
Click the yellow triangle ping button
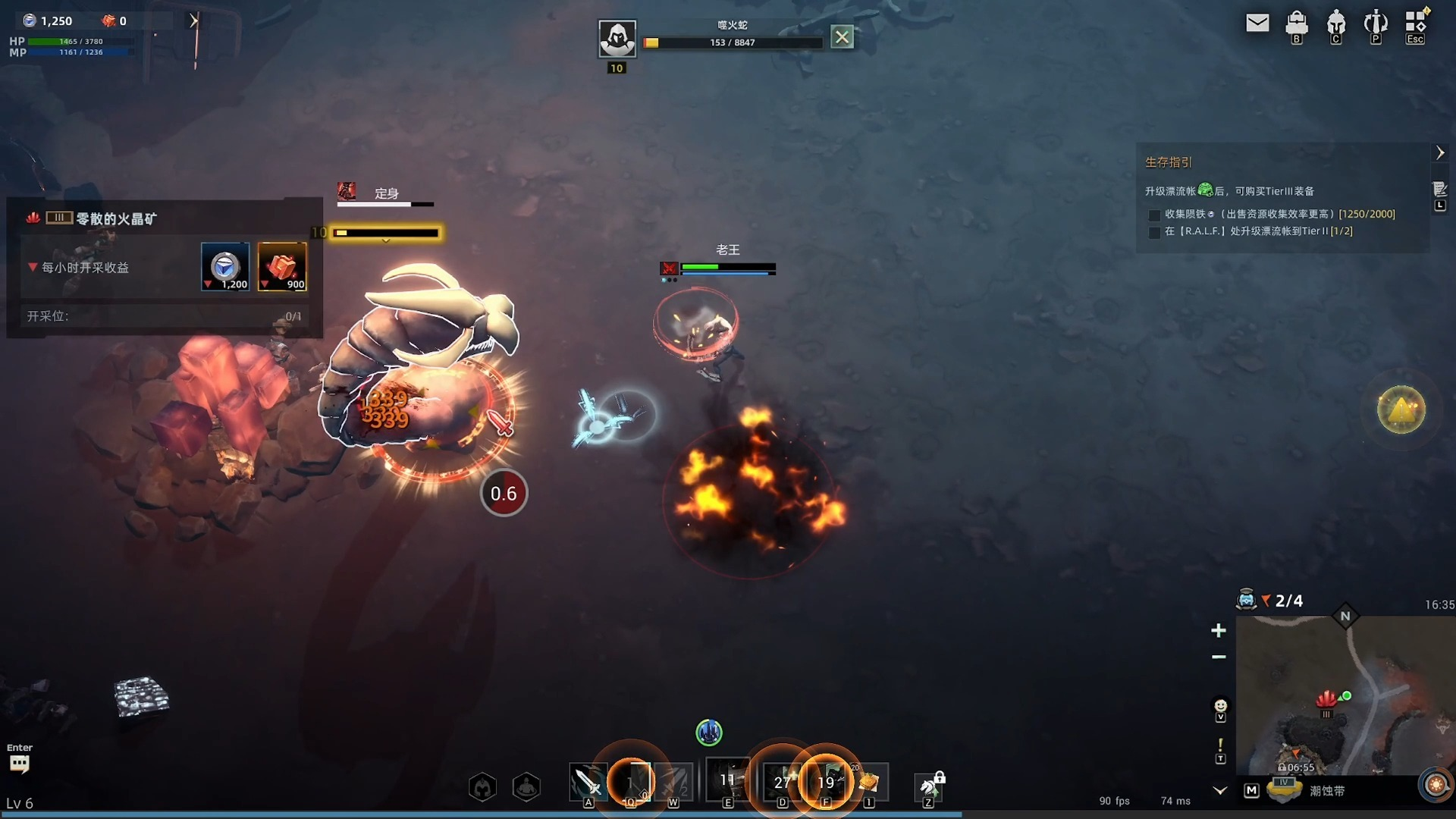pyautogui.click(x=1401, y=410)
